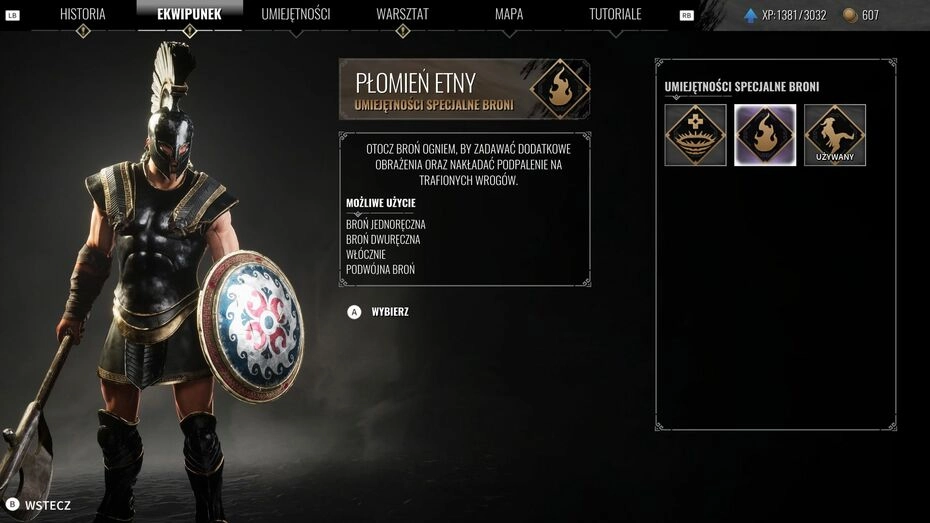Click the Wybierz confirm option

click(x=380, y=312)
